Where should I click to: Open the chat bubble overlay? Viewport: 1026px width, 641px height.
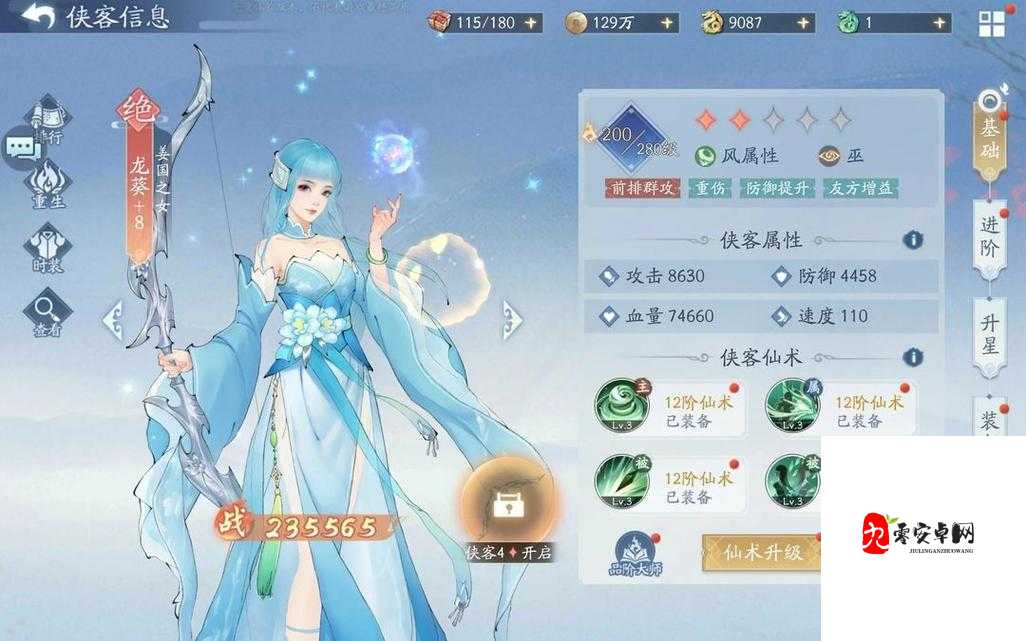[21, 148]
